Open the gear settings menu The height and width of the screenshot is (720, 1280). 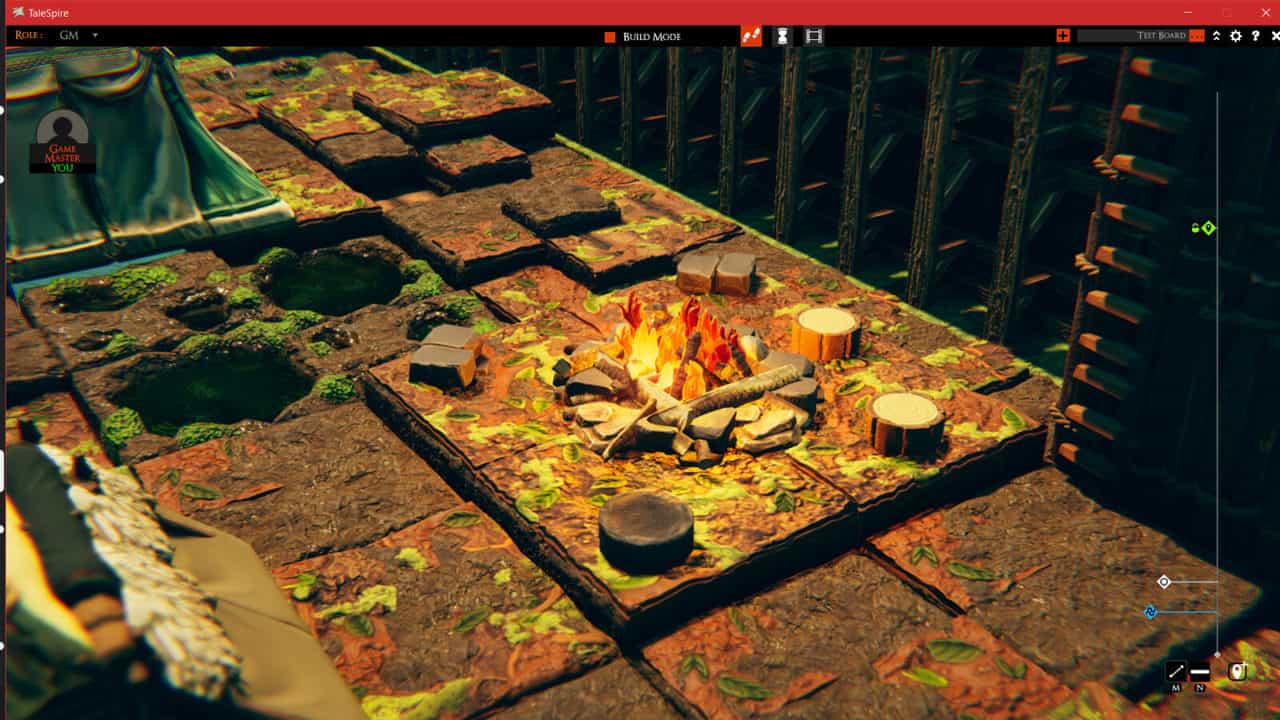(1236, 36)
